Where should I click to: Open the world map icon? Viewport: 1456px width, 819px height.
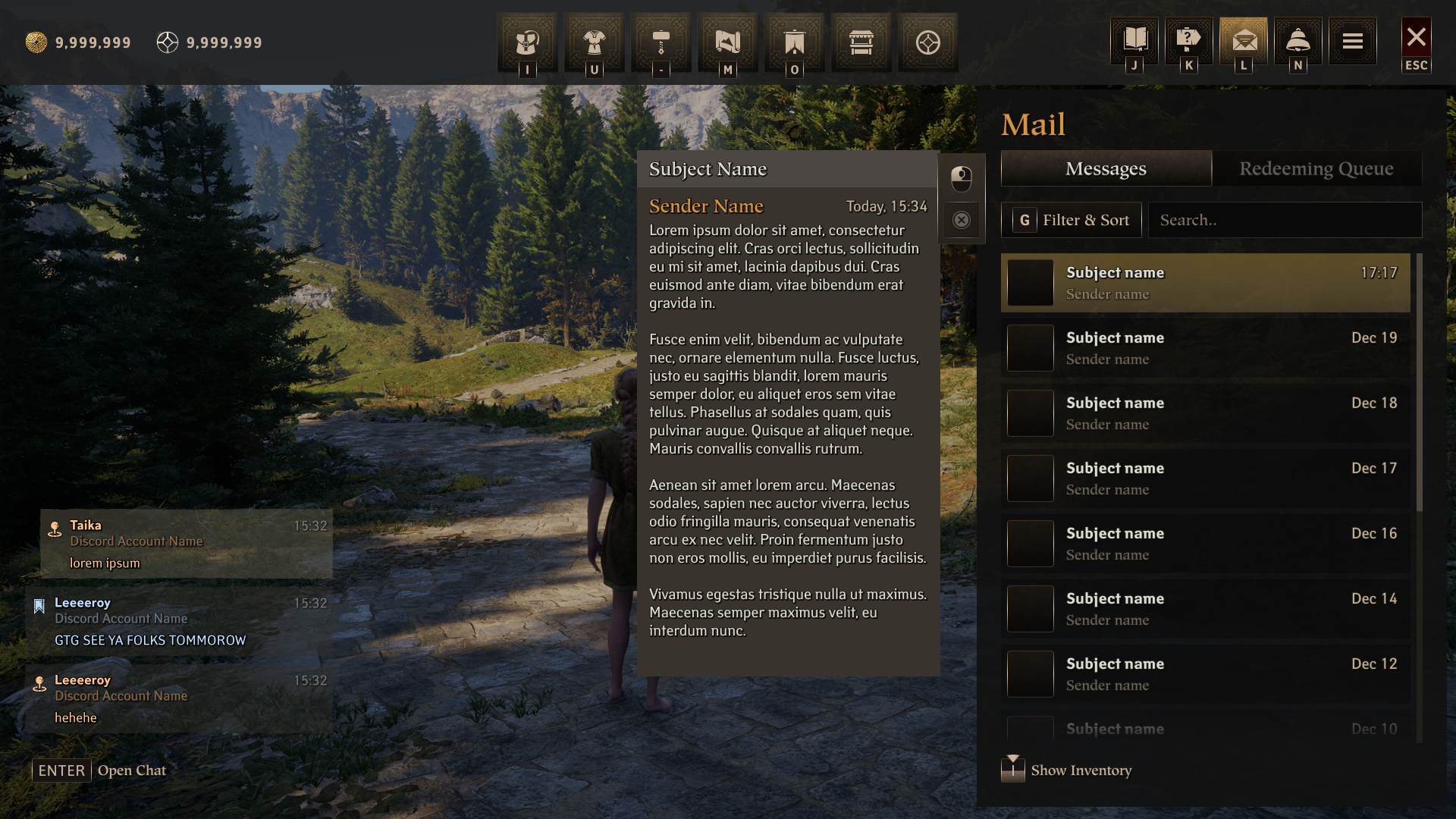pyautogui.click(x=727, y=42)
